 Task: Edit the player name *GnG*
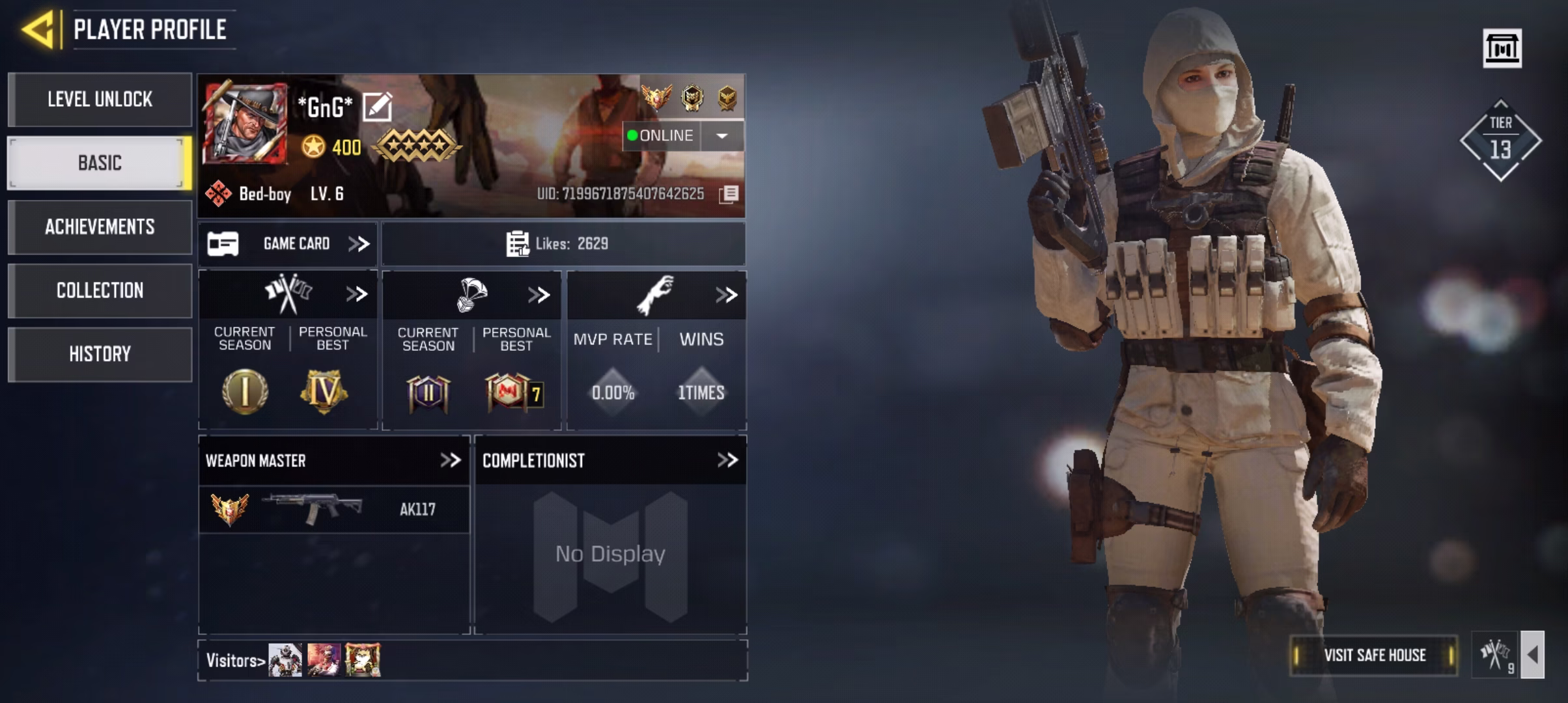[x=377, y=107]
